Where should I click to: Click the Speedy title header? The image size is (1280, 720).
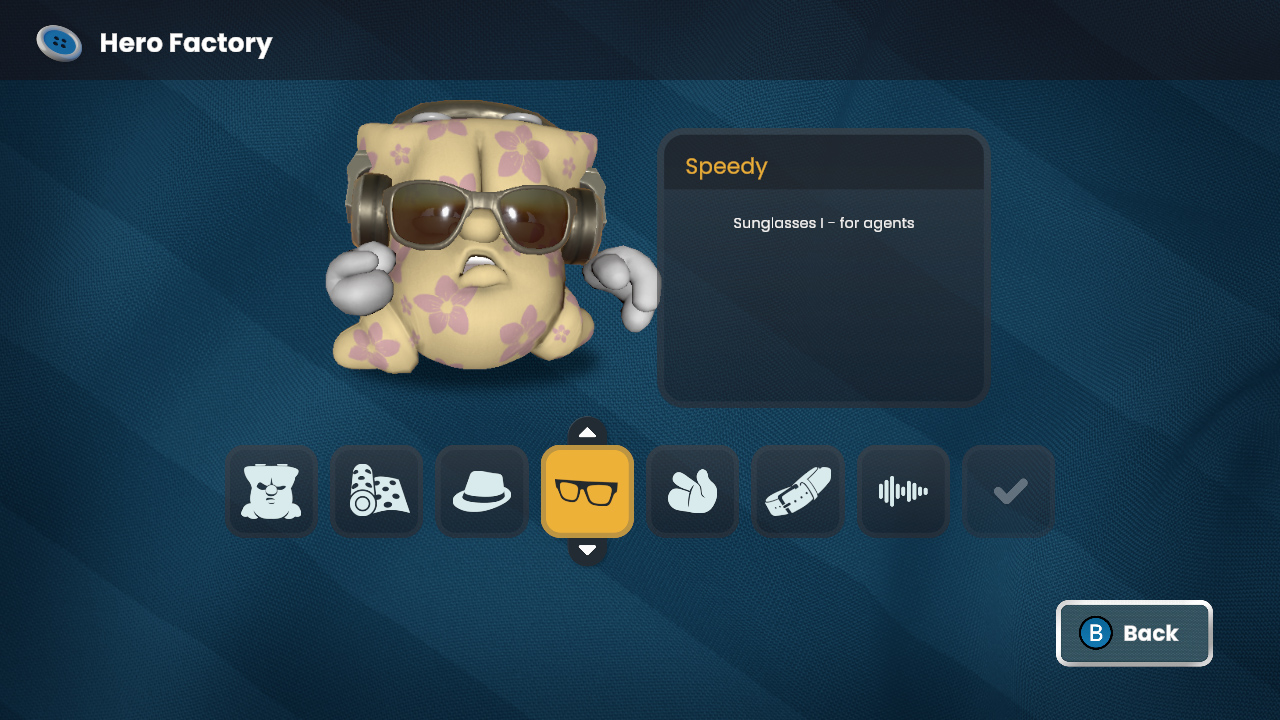[x=725, y=166]
